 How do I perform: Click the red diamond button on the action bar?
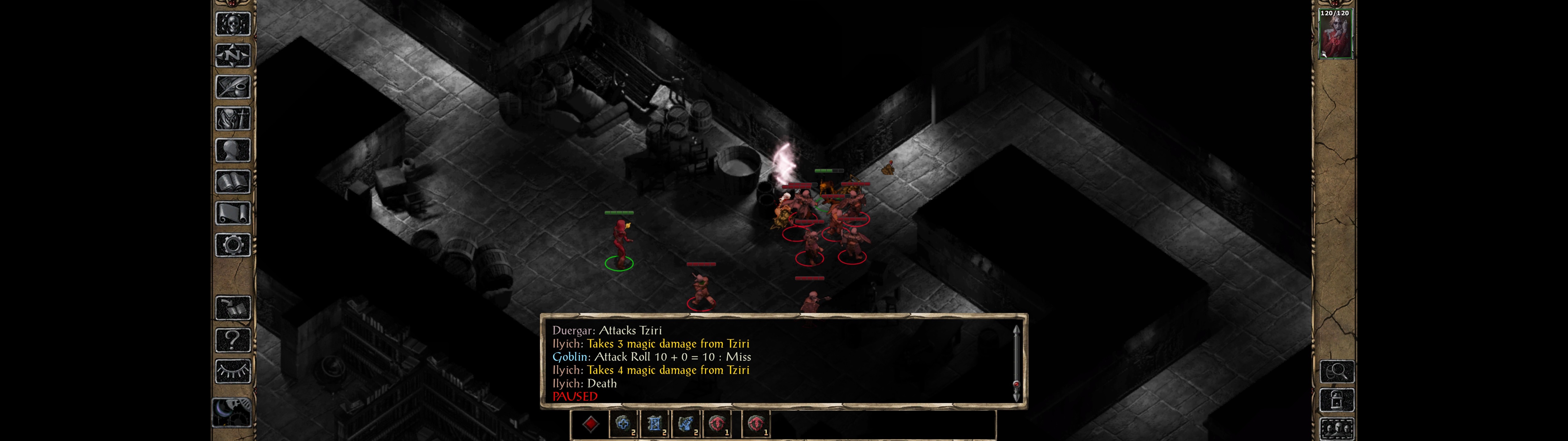[590, 424]
